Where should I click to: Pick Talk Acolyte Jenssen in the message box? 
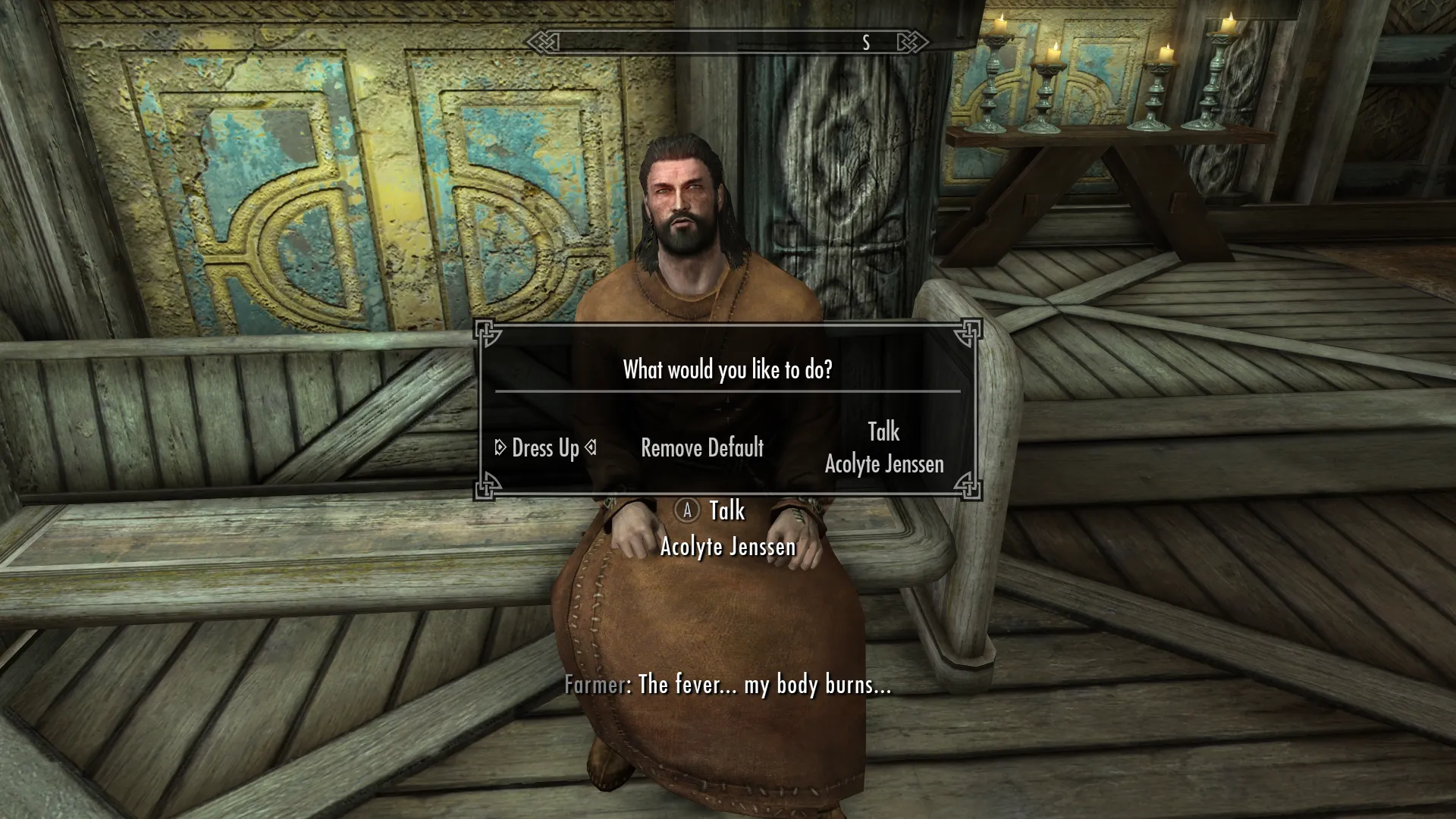[883, 448]
